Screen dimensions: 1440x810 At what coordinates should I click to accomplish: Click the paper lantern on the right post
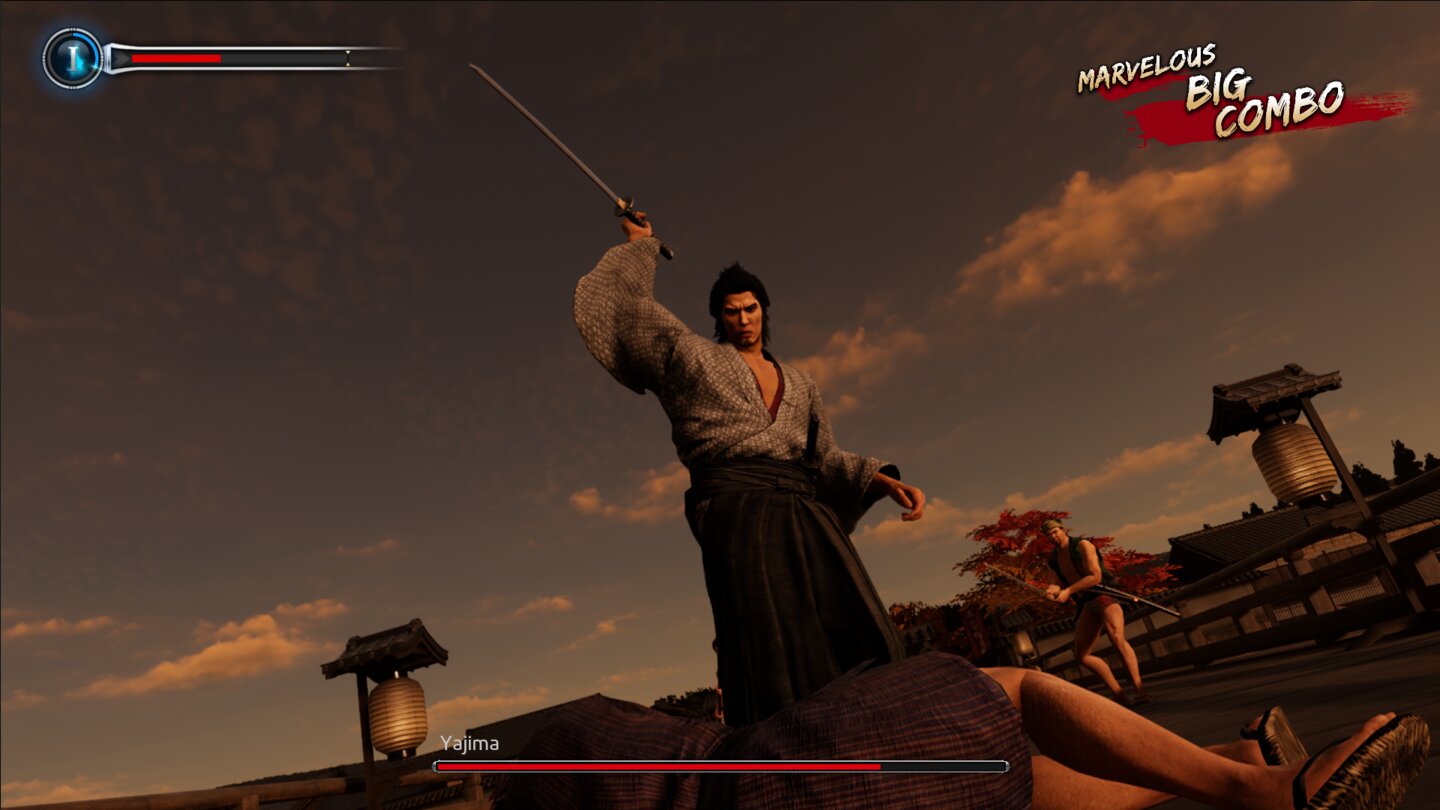[1290, 460]
